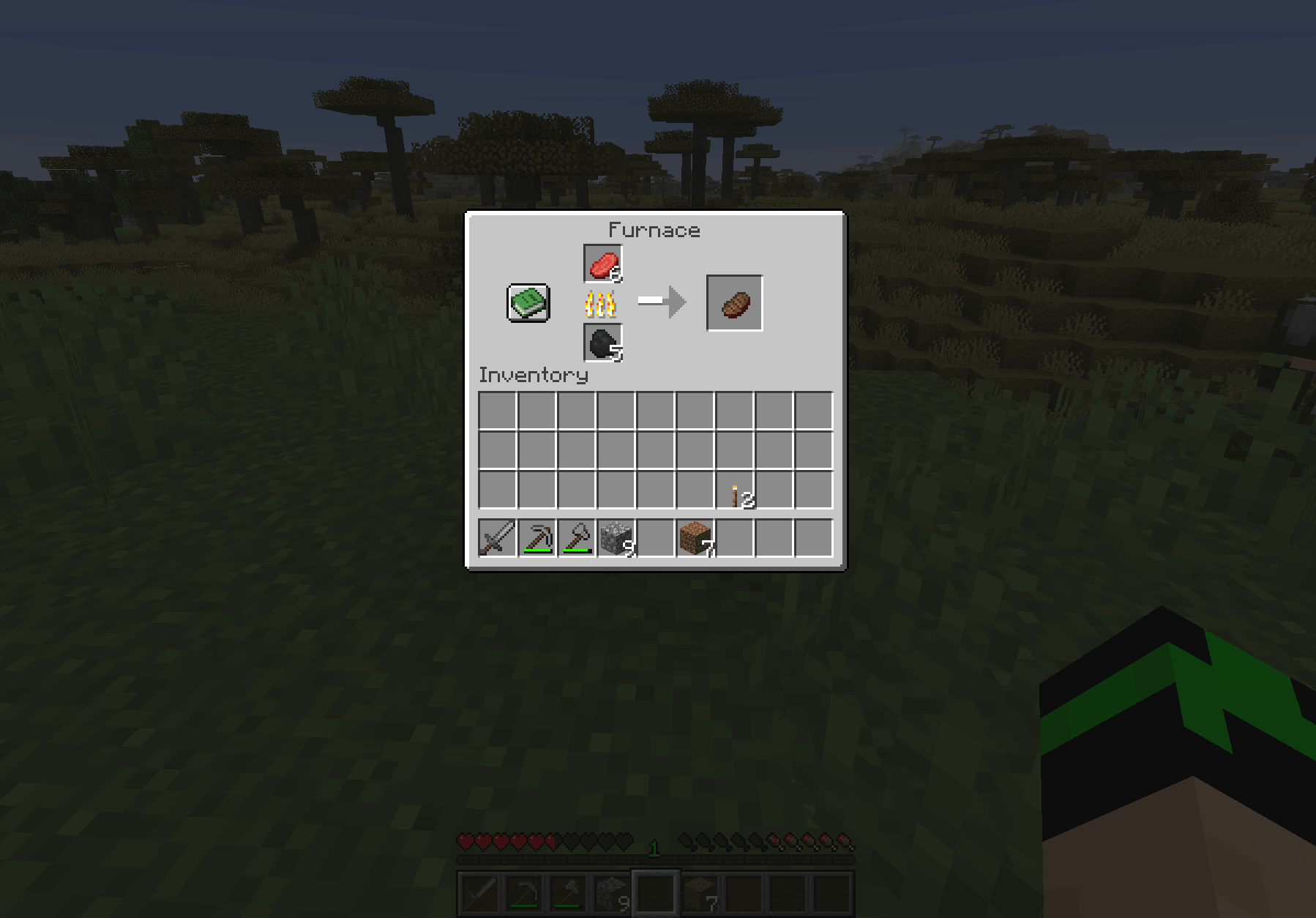The width and height of the screenshot is (1316, 918).
Task: Select the stone pickaxe slot
Action: (x=537, y=538)
